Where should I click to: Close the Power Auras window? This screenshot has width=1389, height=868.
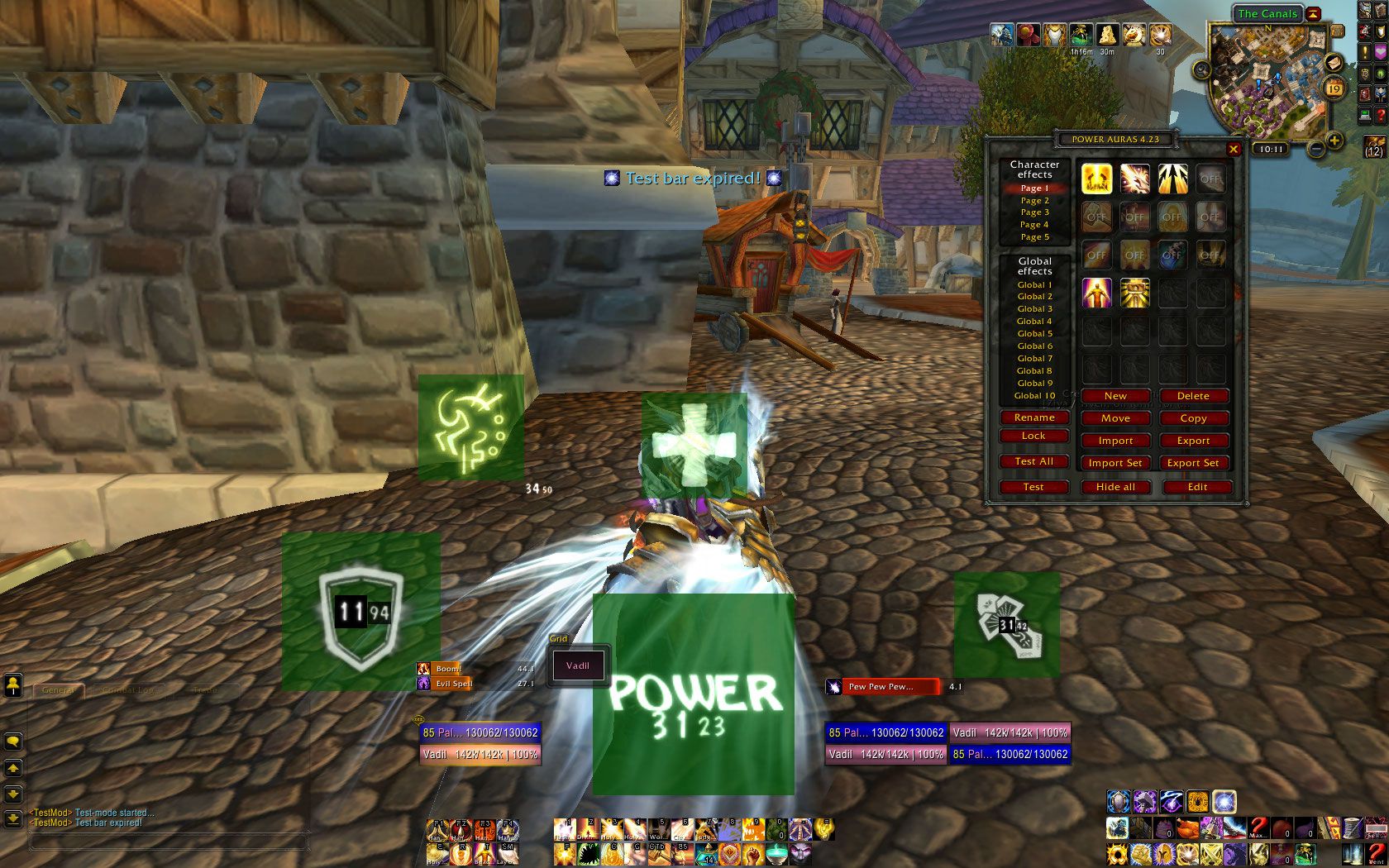pyautogui.click(x=1234, y=150)
